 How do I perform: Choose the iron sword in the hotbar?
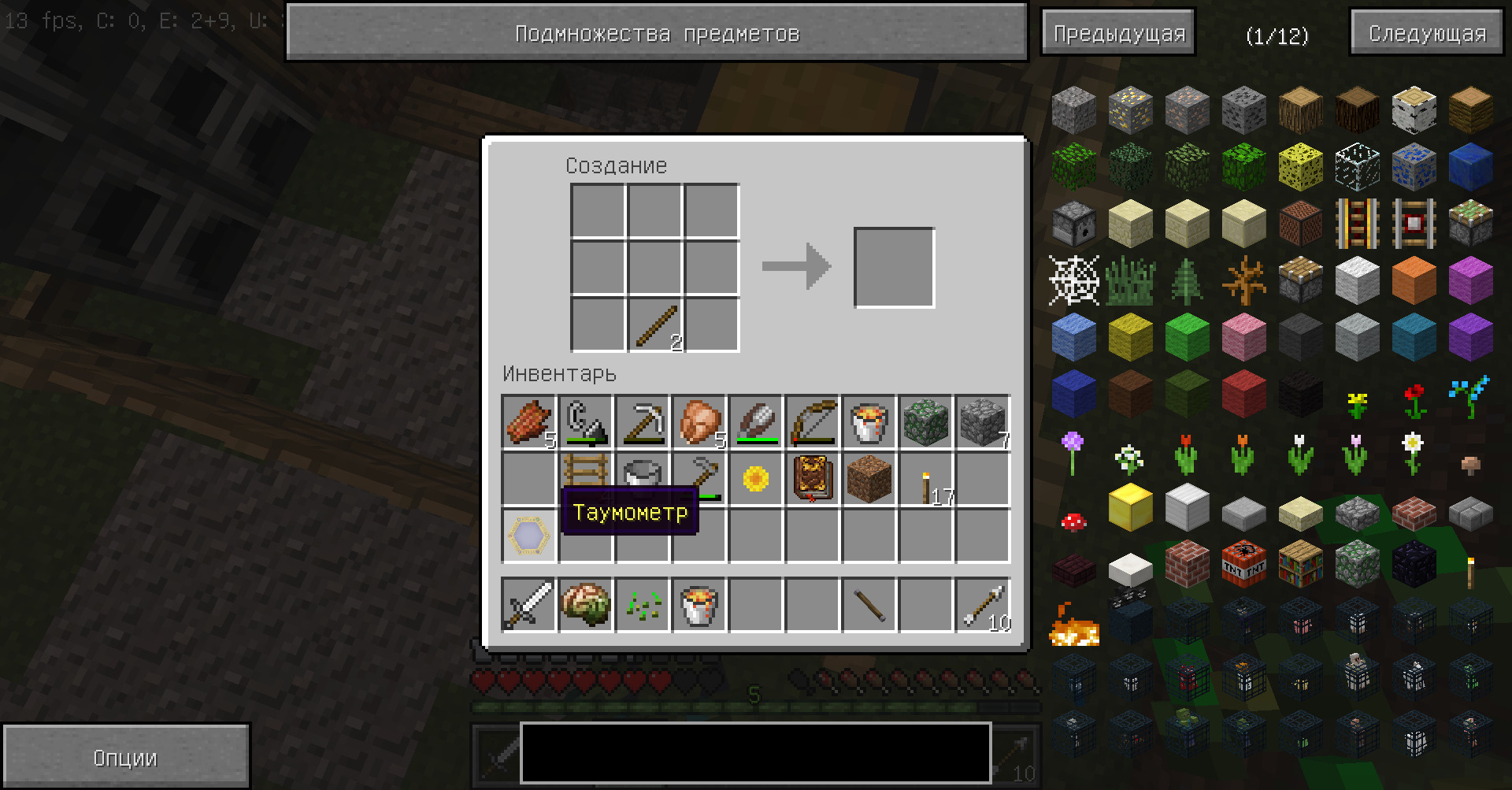529,605
